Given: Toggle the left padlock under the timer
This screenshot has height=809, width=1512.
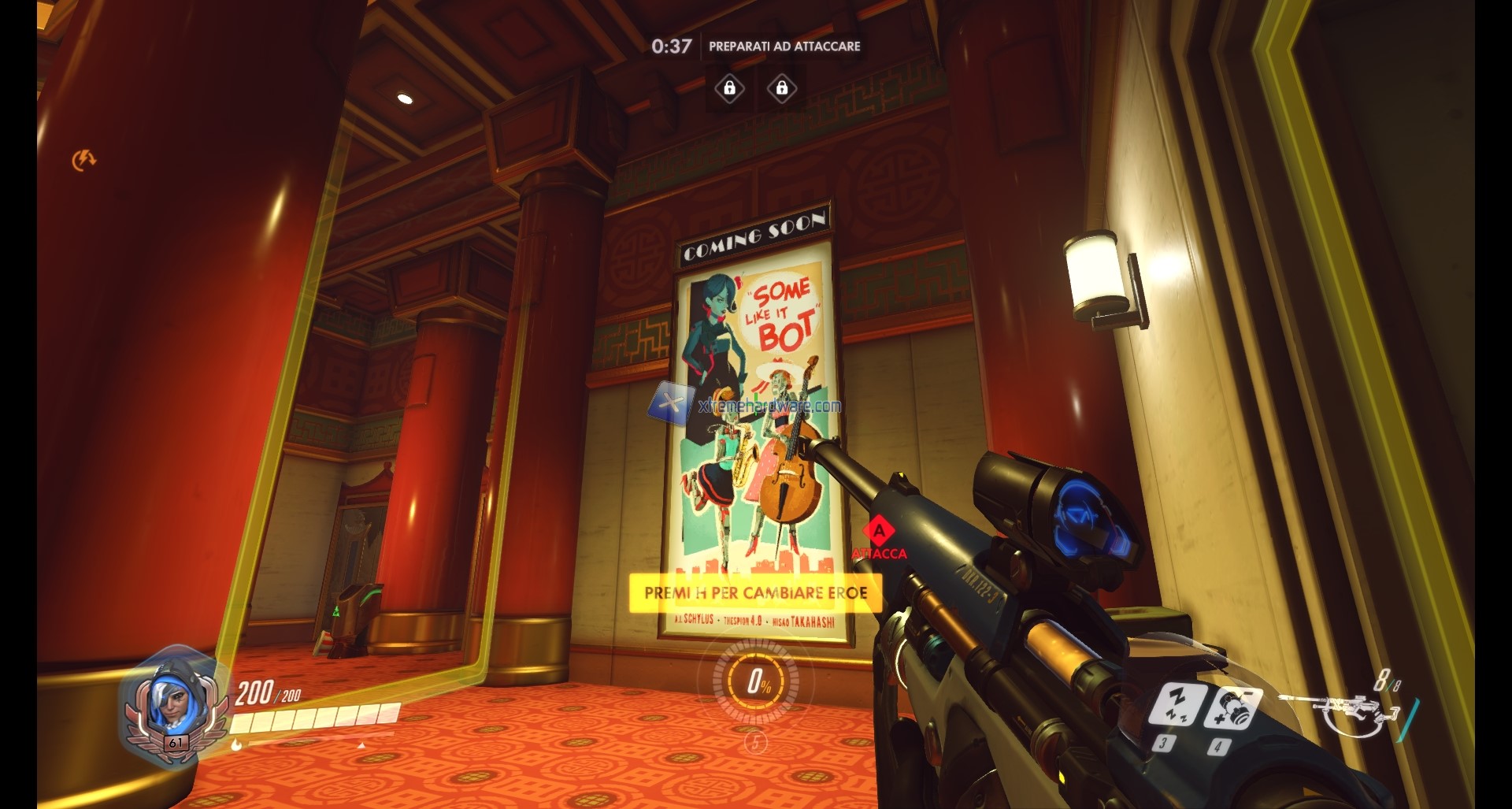Looking at the screenshot, I should tap(729, 88).
